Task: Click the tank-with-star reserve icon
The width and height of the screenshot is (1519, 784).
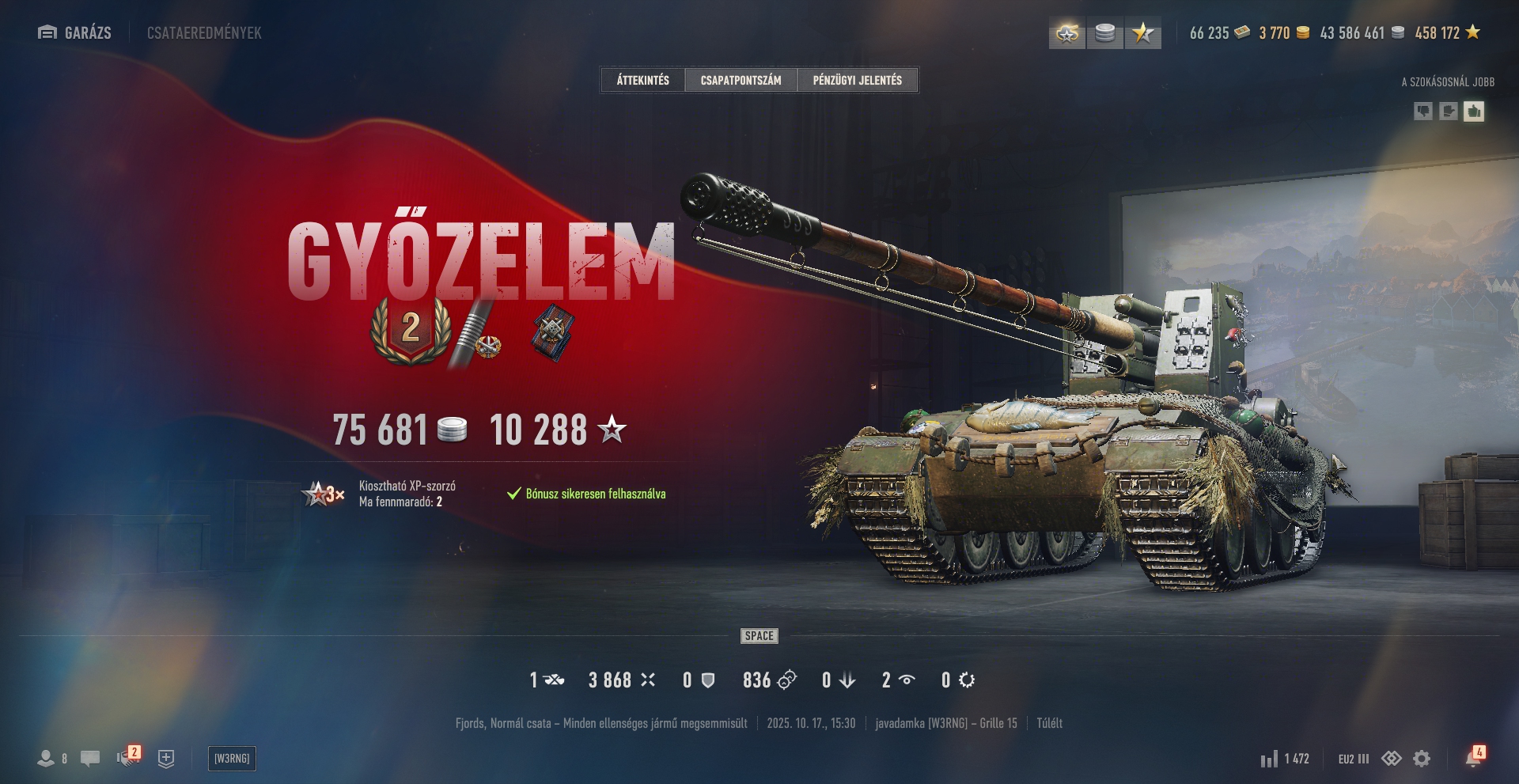Action: pyautogui.click(x=1067, y=33)
